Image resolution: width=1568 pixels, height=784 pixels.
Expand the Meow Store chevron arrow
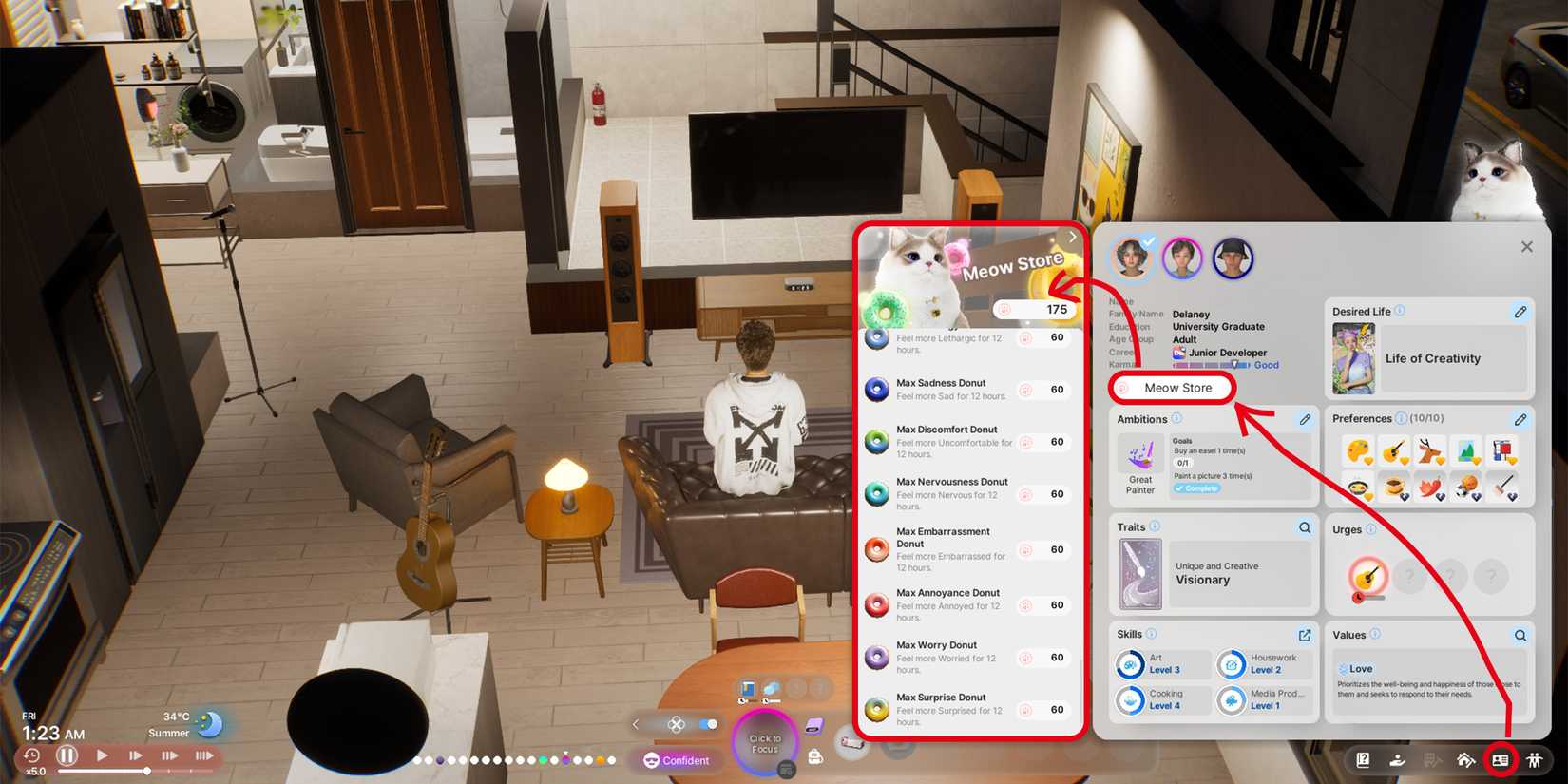click(1072, 237)
